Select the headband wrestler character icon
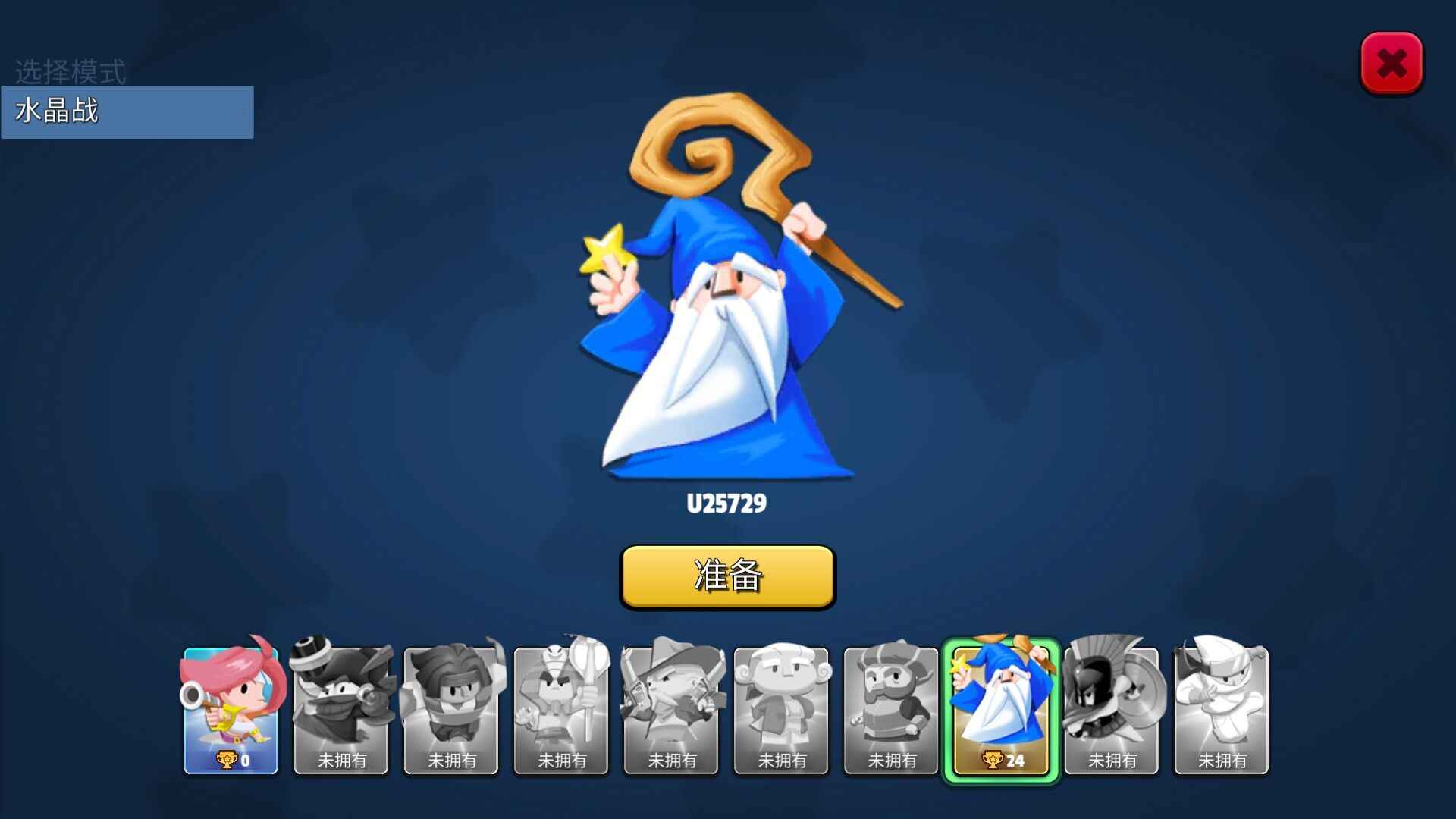 (x=451, y=705)
